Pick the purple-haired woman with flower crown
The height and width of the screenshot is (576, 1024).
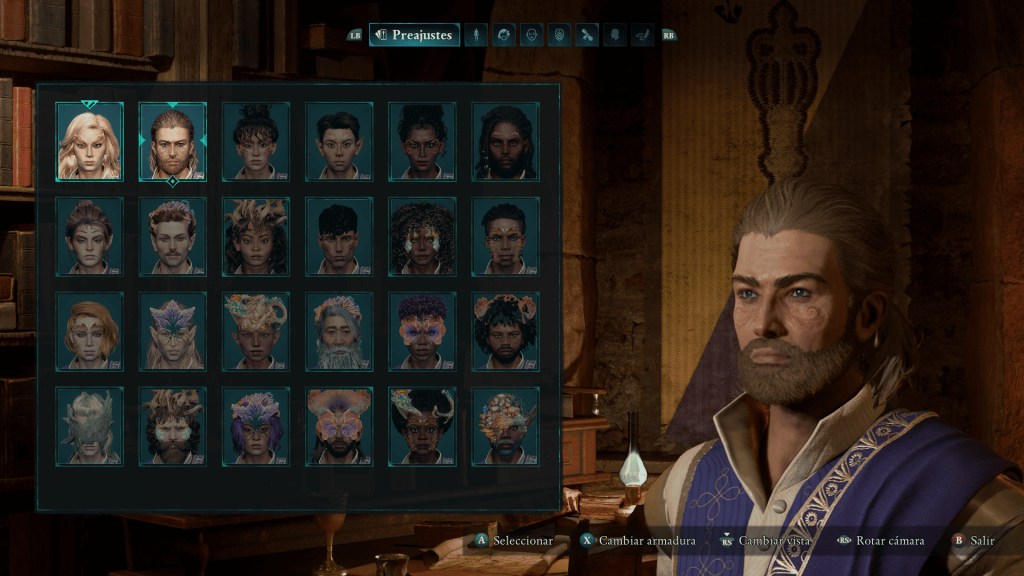pos(256,426)
